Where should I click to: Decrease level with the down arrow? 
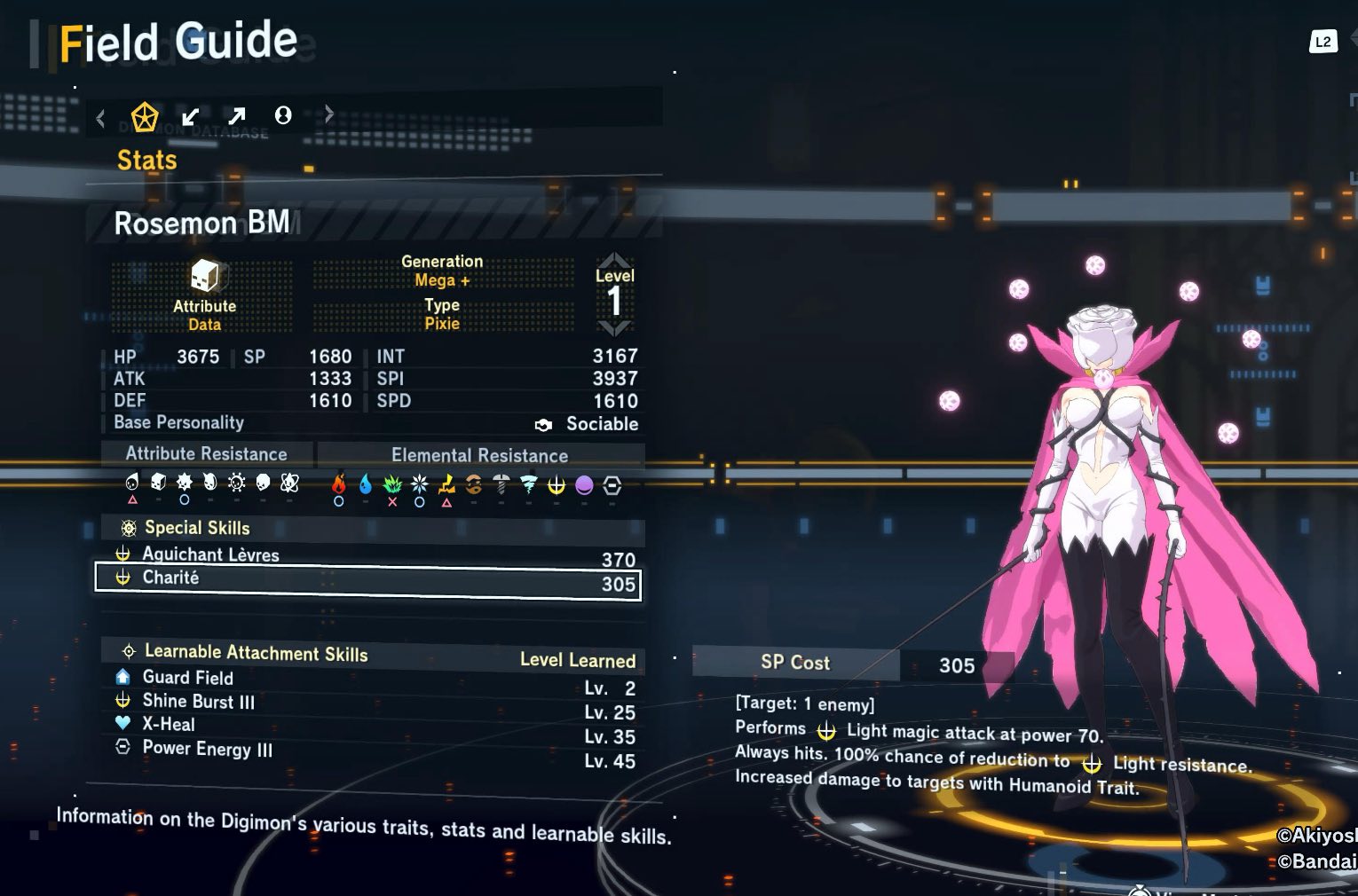(x=614, y=328)
